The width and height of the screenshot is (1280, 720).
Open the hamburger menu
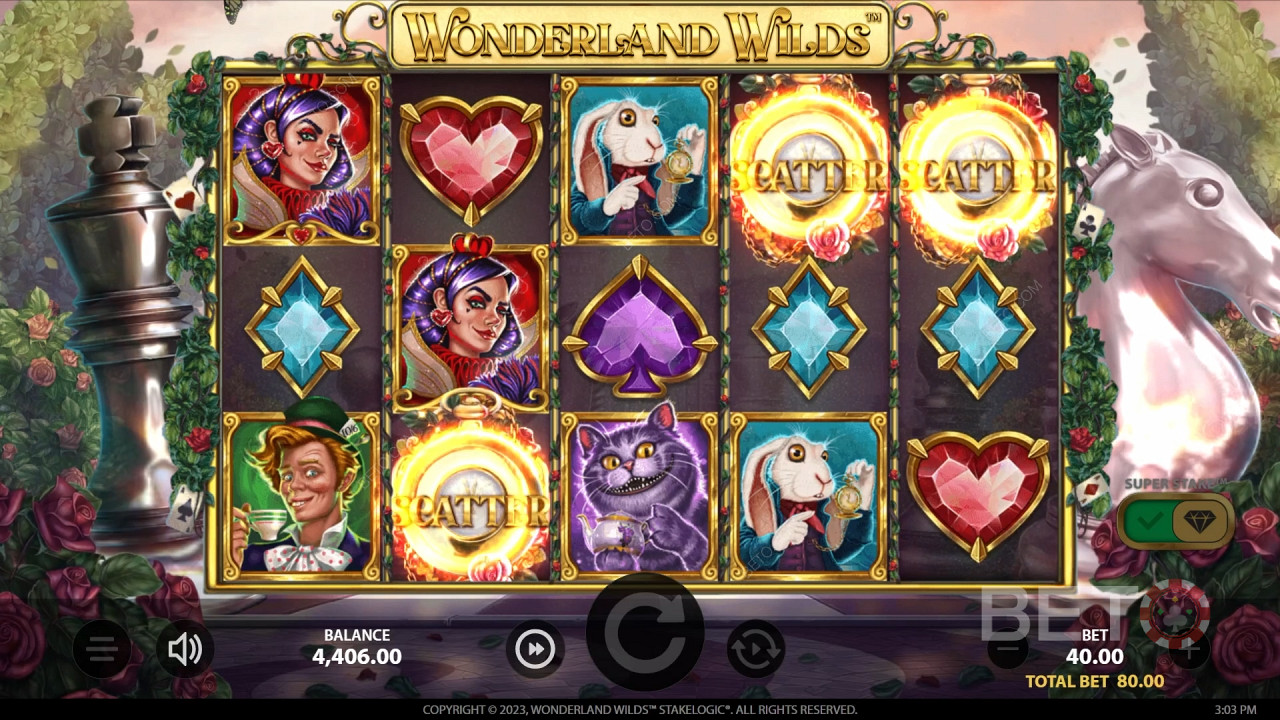pos(101,651)
